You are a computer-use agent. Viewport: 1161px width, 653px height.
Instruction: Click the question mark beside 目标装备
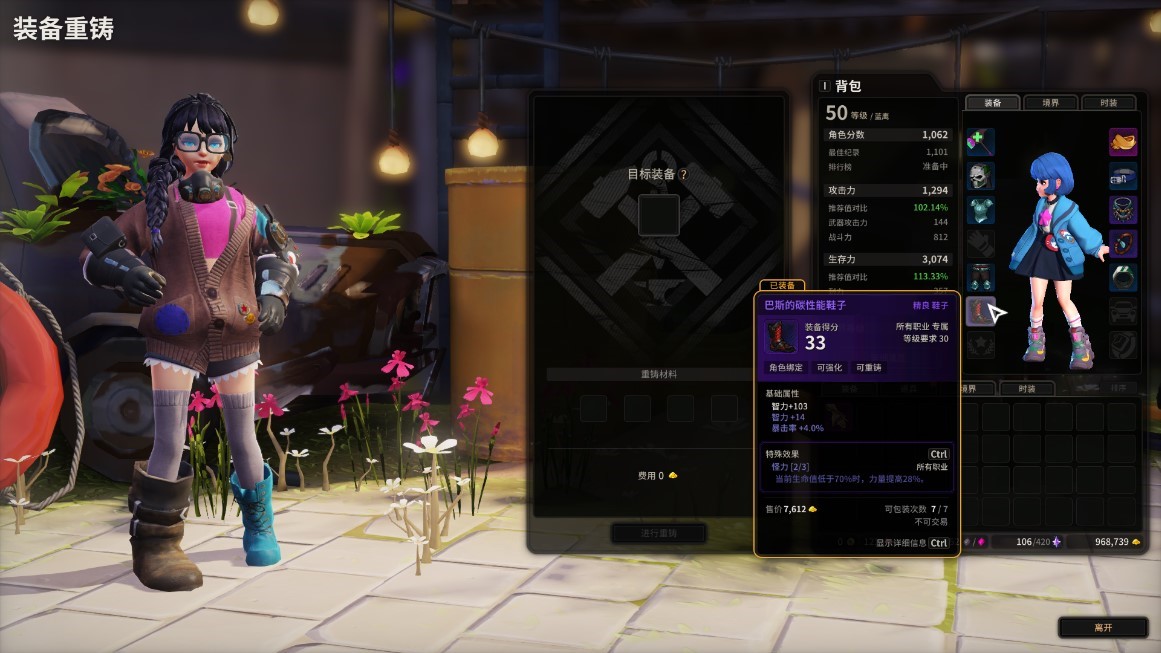(x=684, y=174)
